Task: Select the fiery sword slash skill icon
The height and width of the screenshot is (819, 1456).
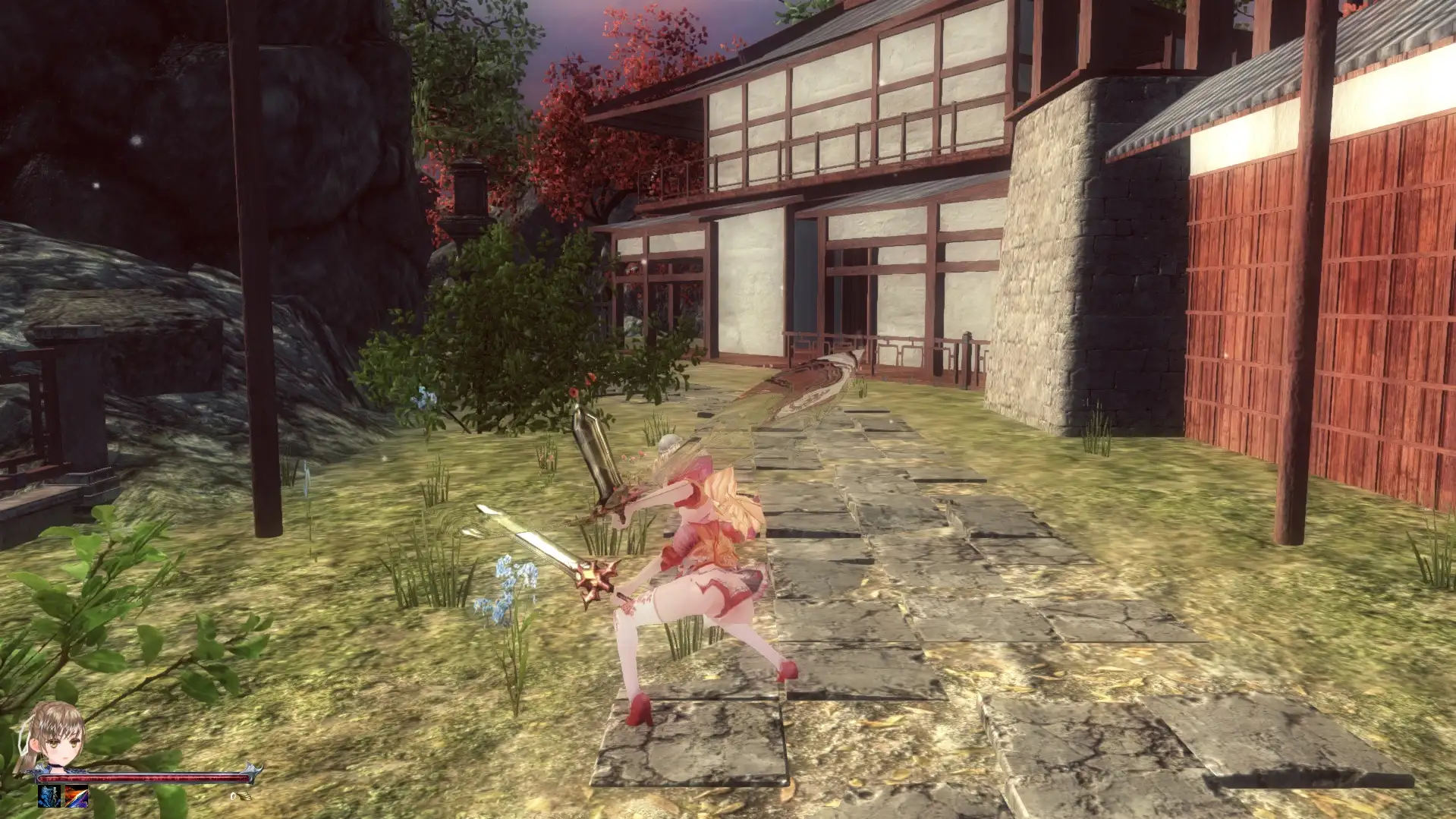Action: pos(76,796)
